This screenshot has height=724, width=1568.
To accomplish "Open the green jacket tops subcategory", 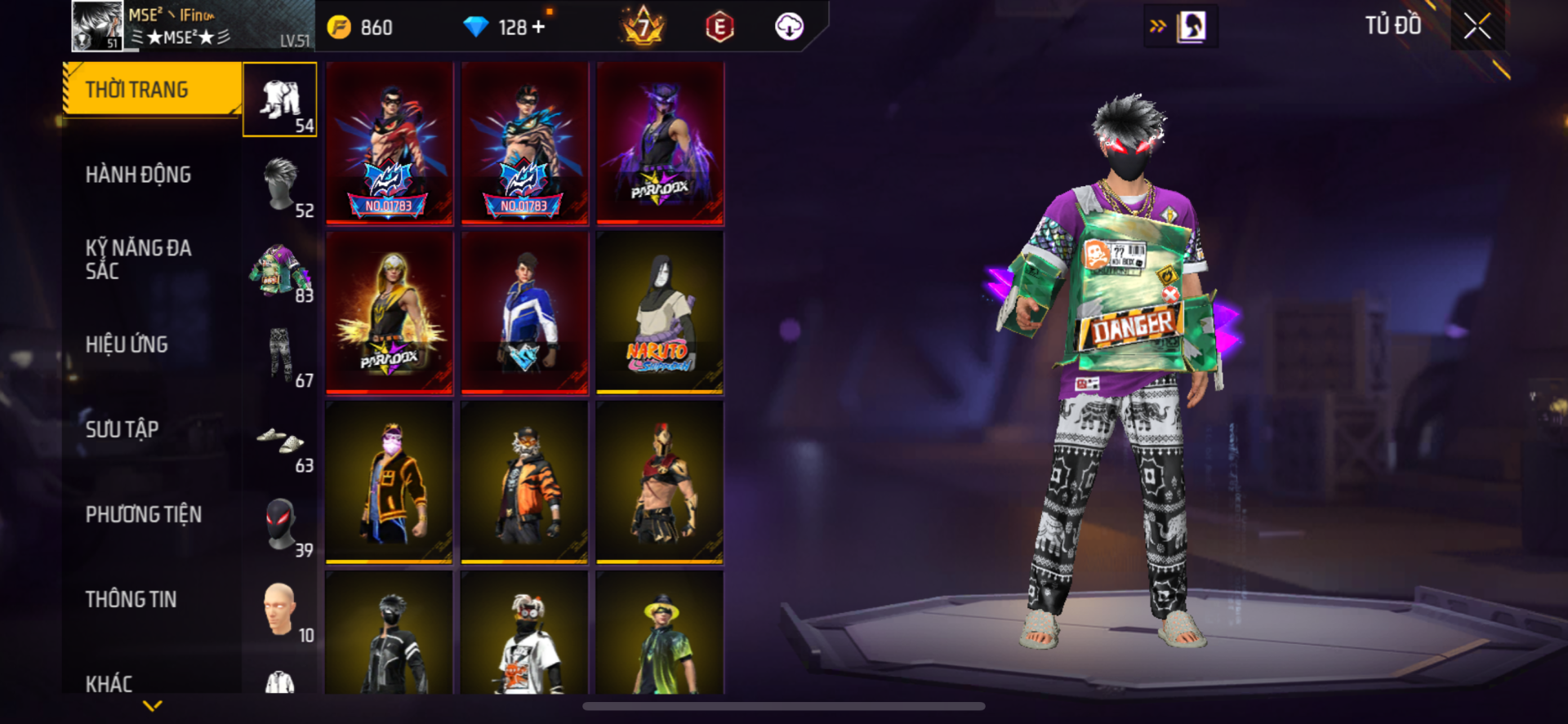I will coord(280,271).
